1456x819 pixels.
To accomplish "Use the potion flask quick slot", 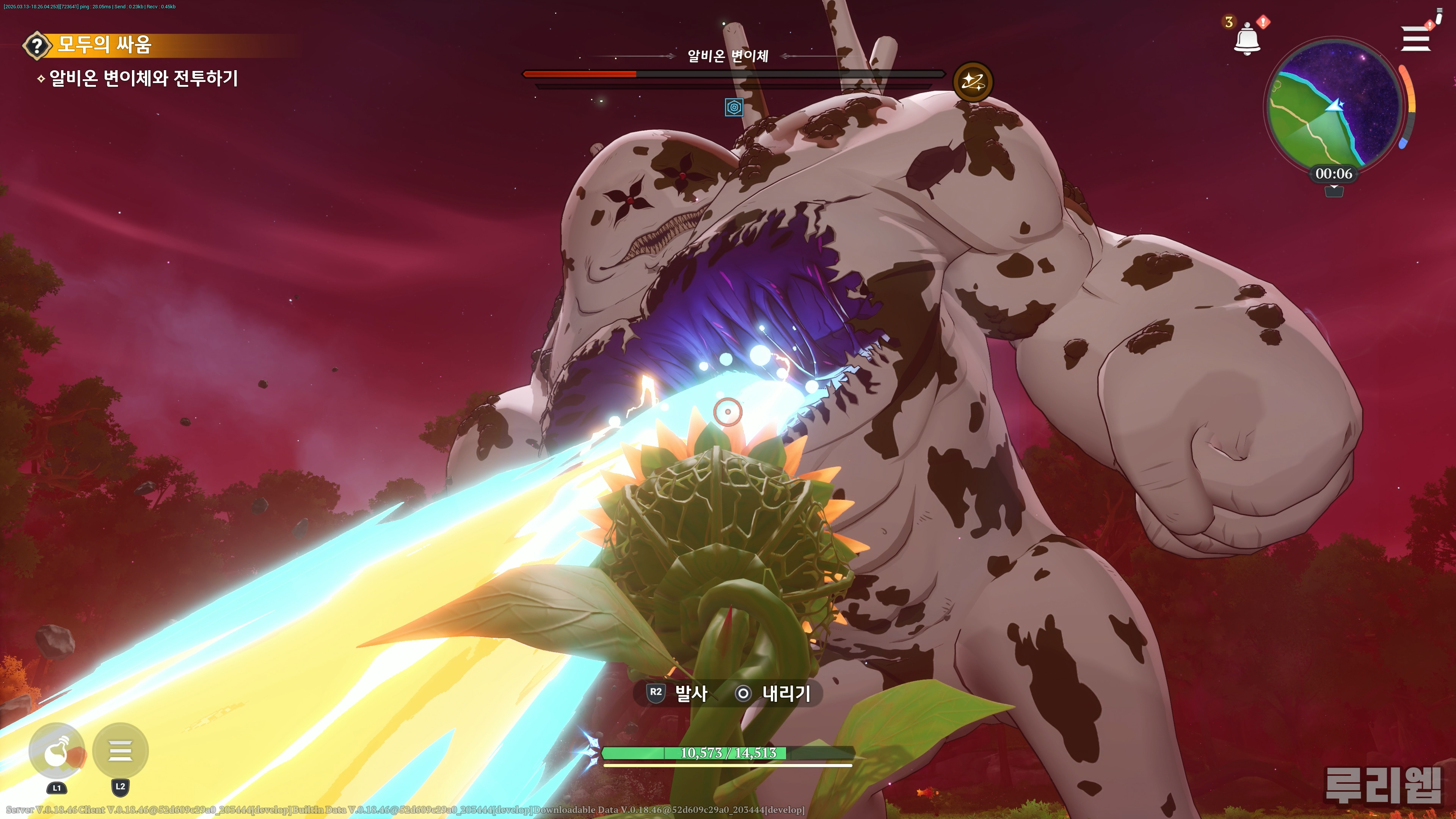I will tap(57, 751).
